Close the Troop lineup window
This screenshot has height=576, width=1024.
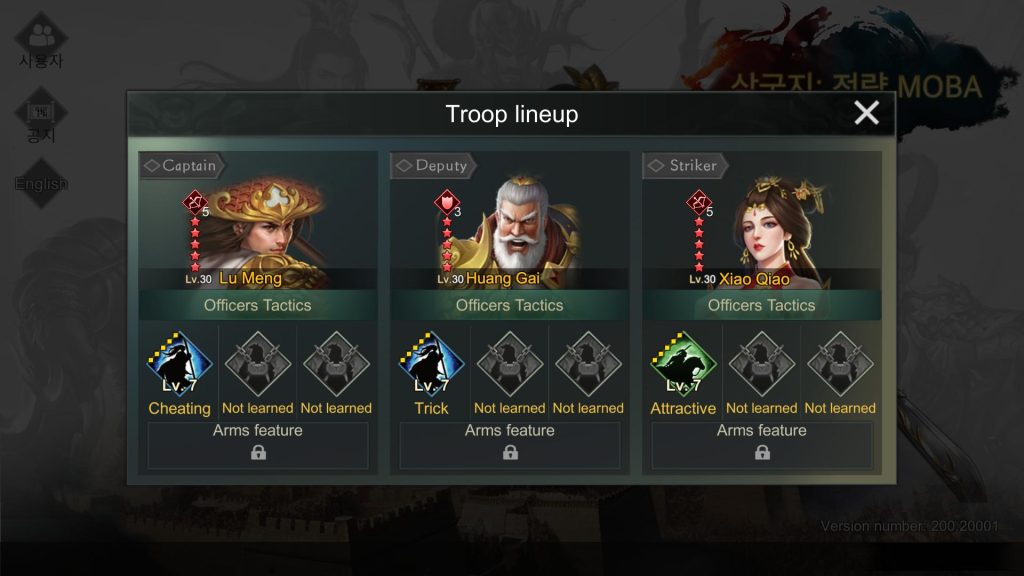point(866,113)
